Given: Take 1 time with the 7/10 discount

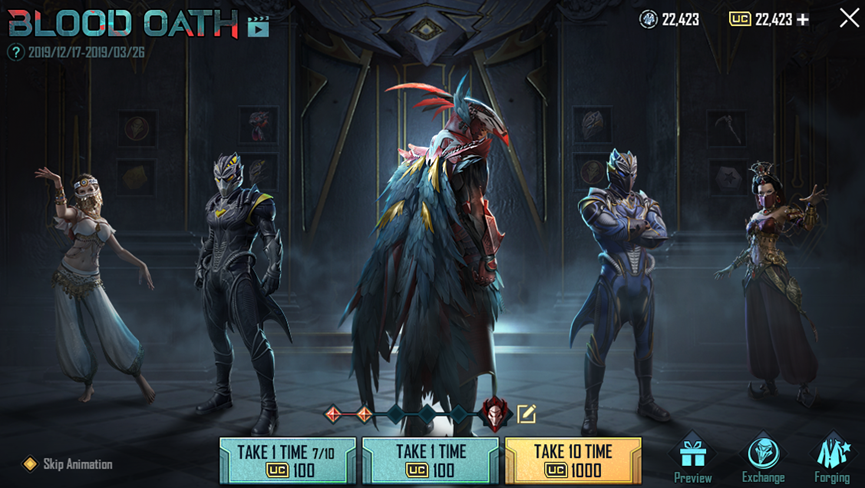Looking at the screenshot, I should (x=288, y=461).
